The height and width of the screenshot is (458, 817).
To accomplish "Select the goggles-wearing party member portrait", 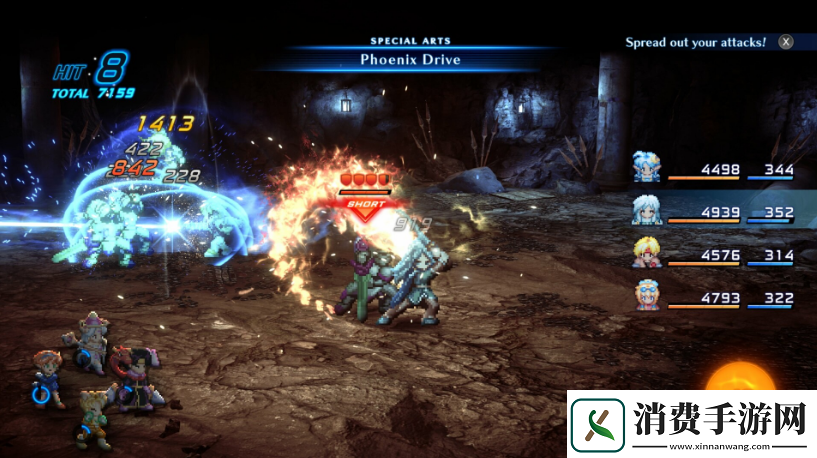I will pyautogui.click(x=646, y=295).
